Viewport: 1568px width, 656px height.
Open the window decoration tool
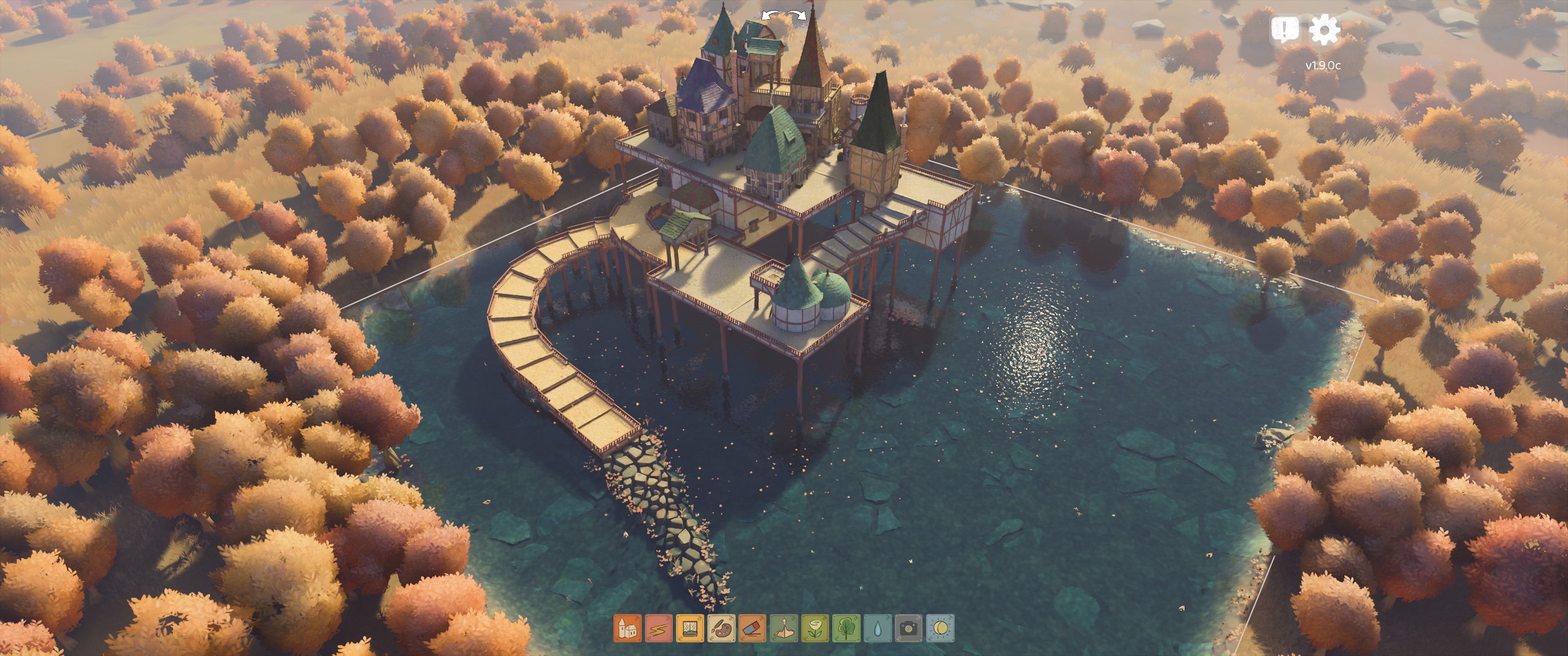[x=690, y=627]
